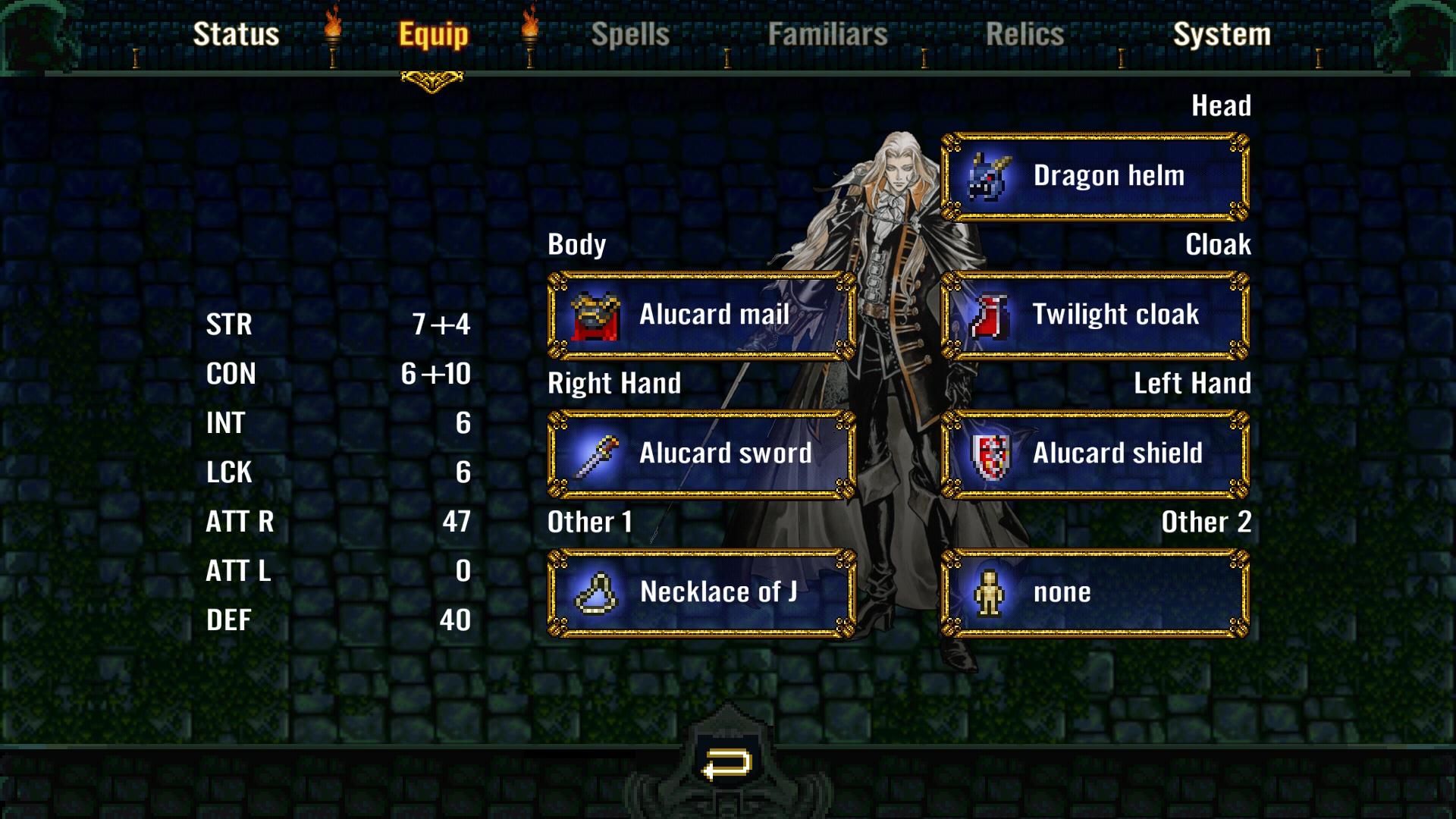Select the currently active Equip tab
This screenshot has height=819, width=1456.
click(x=431, y=33)
